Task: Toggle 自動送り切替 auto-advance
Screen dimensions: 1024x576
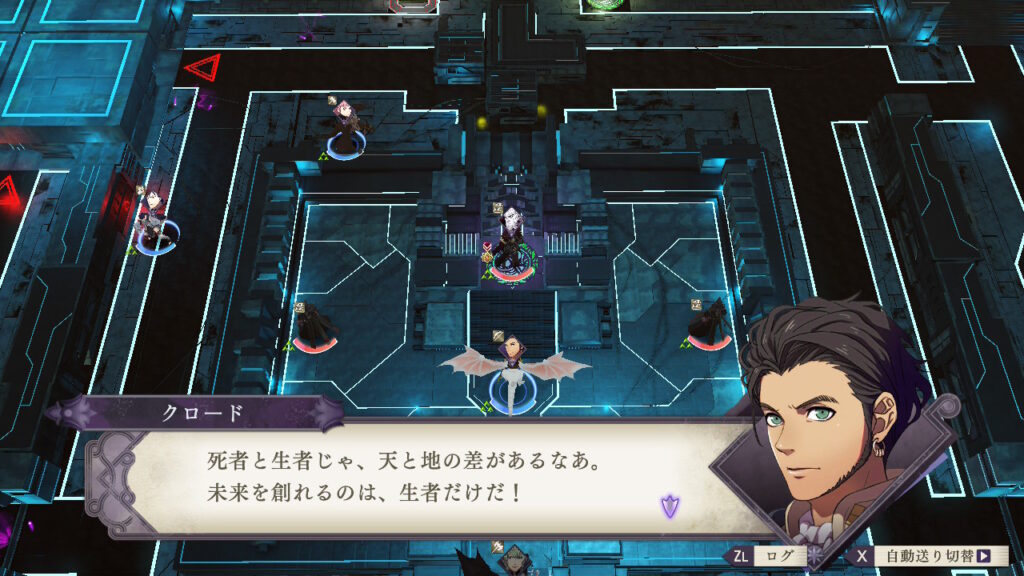Action: pyautogui.click(x=929, y=556)
